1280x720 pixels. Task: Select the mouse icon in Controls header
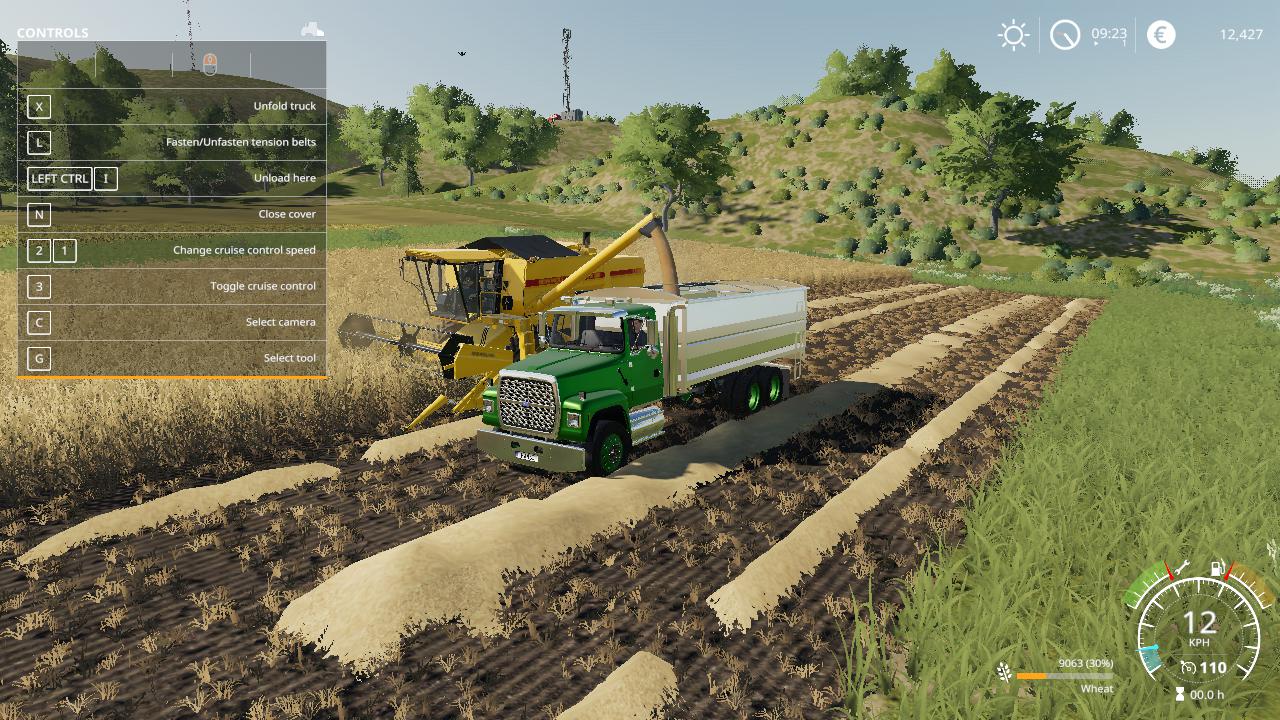pyautogui.click(x=210, y=65)
